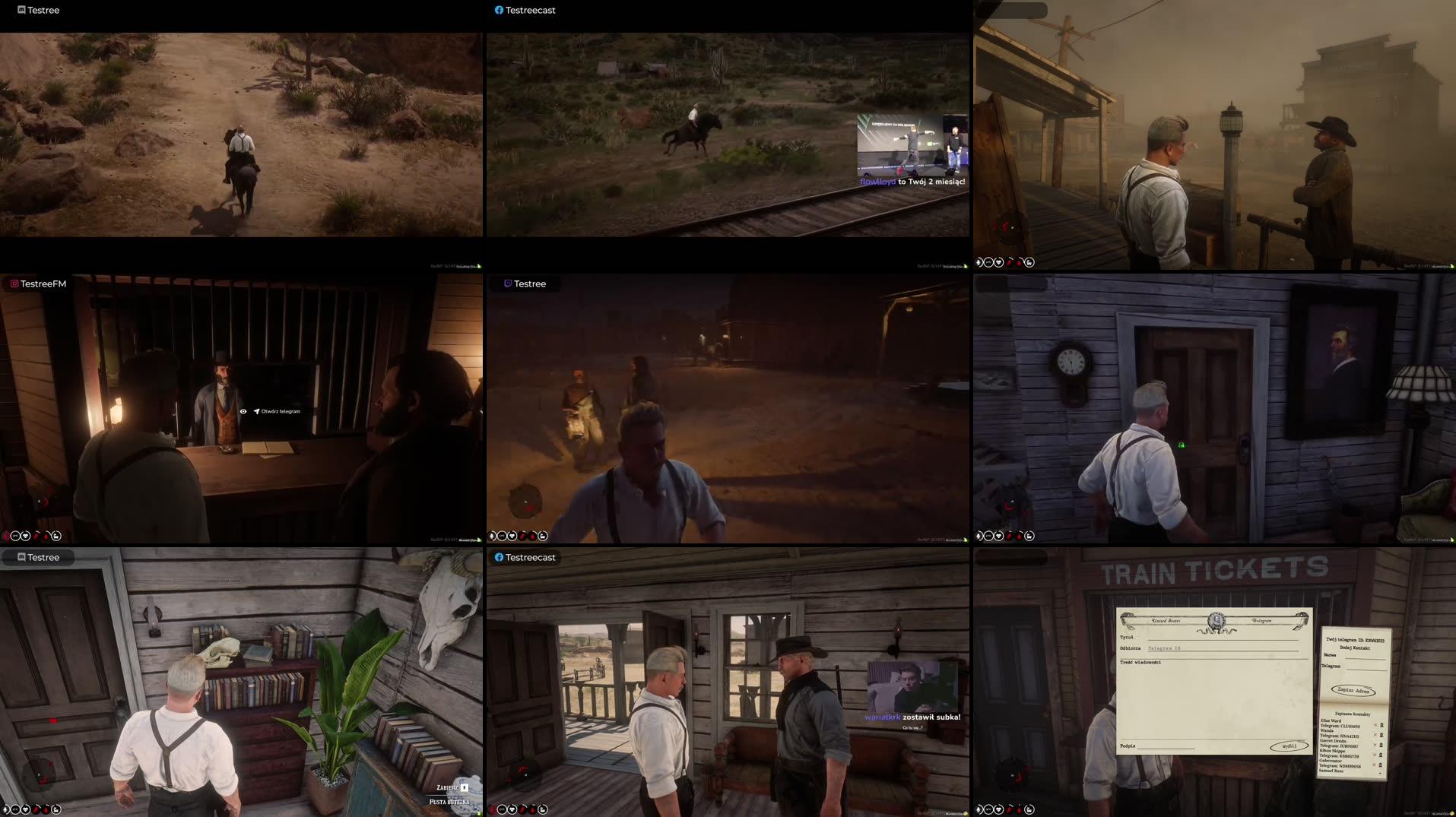
Task: Click the bell icon next to Elias Ward contact
Action: (x=1382, y=726)
